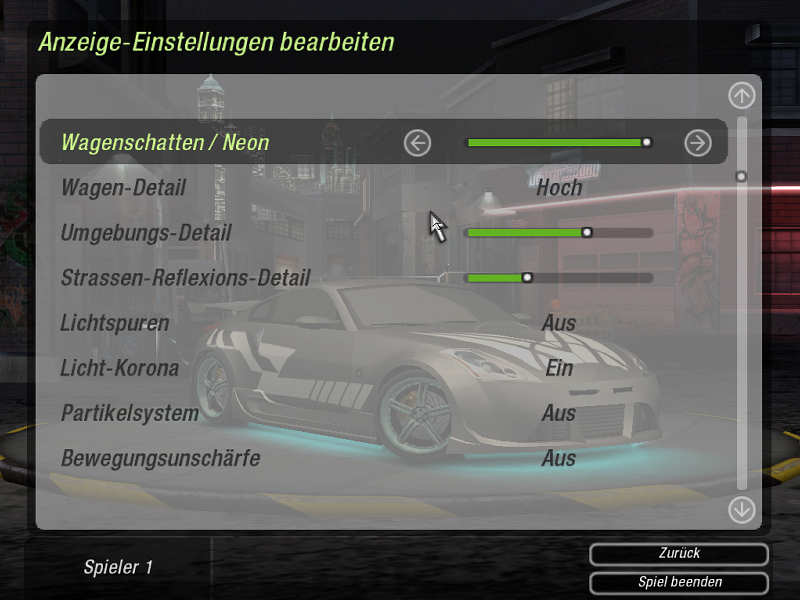Choose Spiel beenden to quit

coord(679,582)
